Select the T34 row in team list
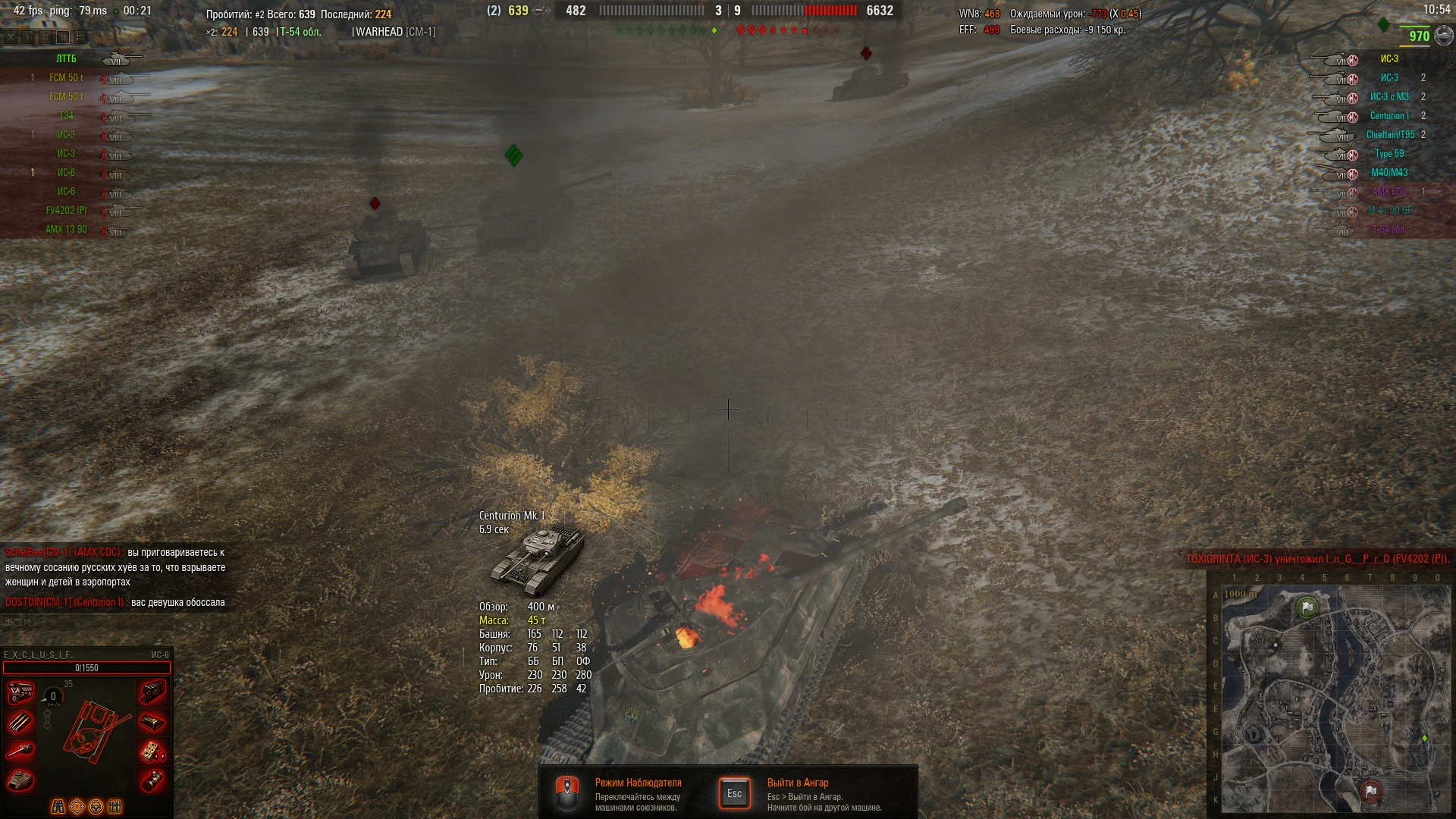 pos(67,116)
